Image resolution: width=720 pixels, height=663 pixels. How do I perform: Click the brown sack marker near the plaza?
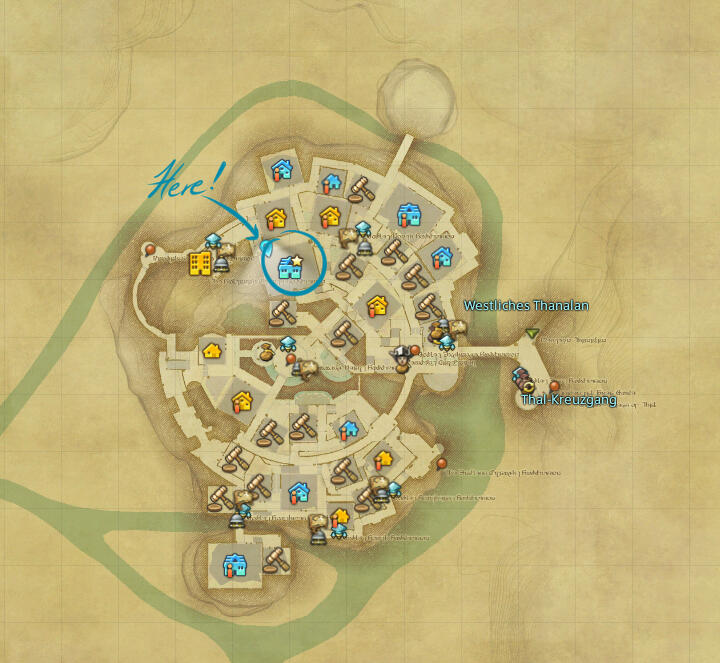coord(266,352)
